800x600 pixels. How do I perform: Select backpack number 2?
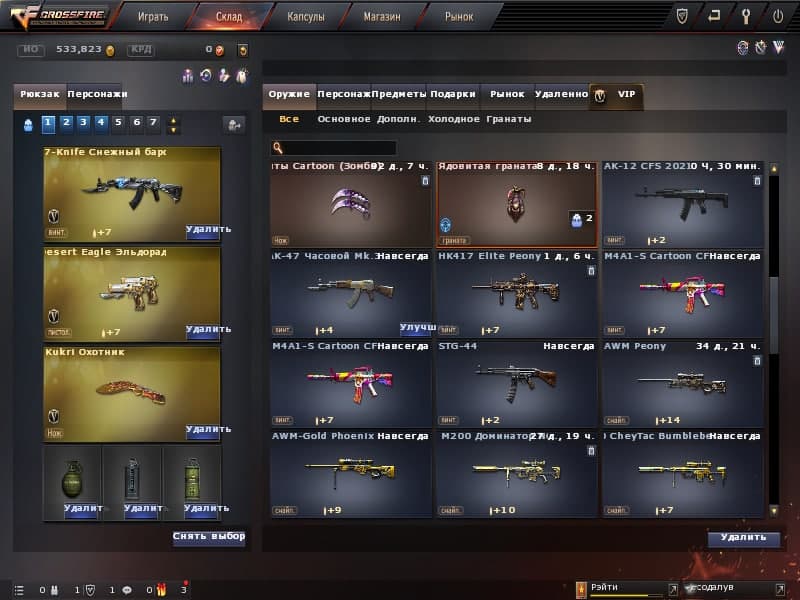pyautogui.click(x=65, y=124)
